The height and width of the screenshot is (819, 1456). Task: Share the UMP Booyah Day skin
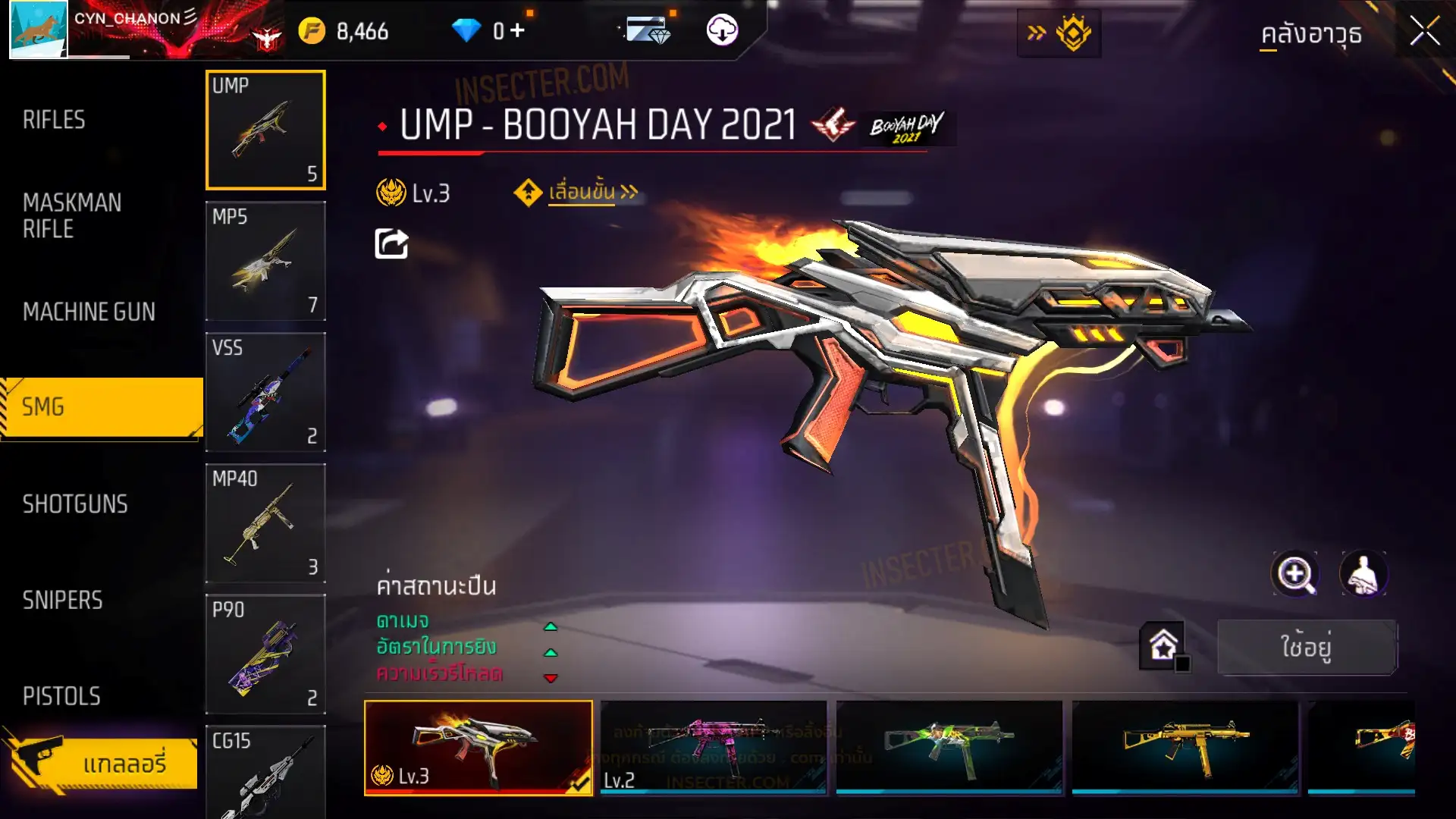(x=391, y=244)
